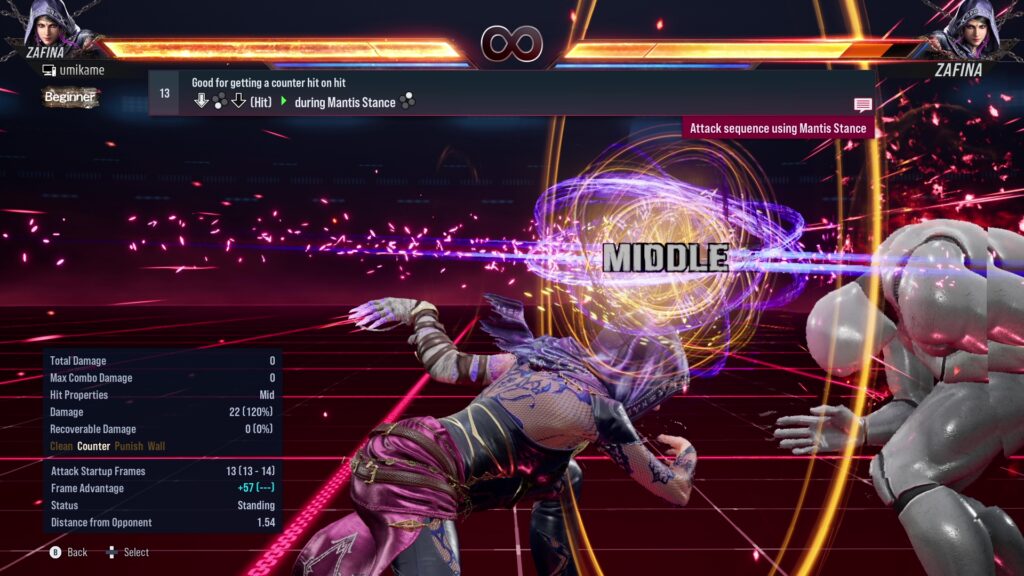The width and height of the screenshot is (1024, 576).
Task: Select move 13 in the combo list
Action: [164, 93]
